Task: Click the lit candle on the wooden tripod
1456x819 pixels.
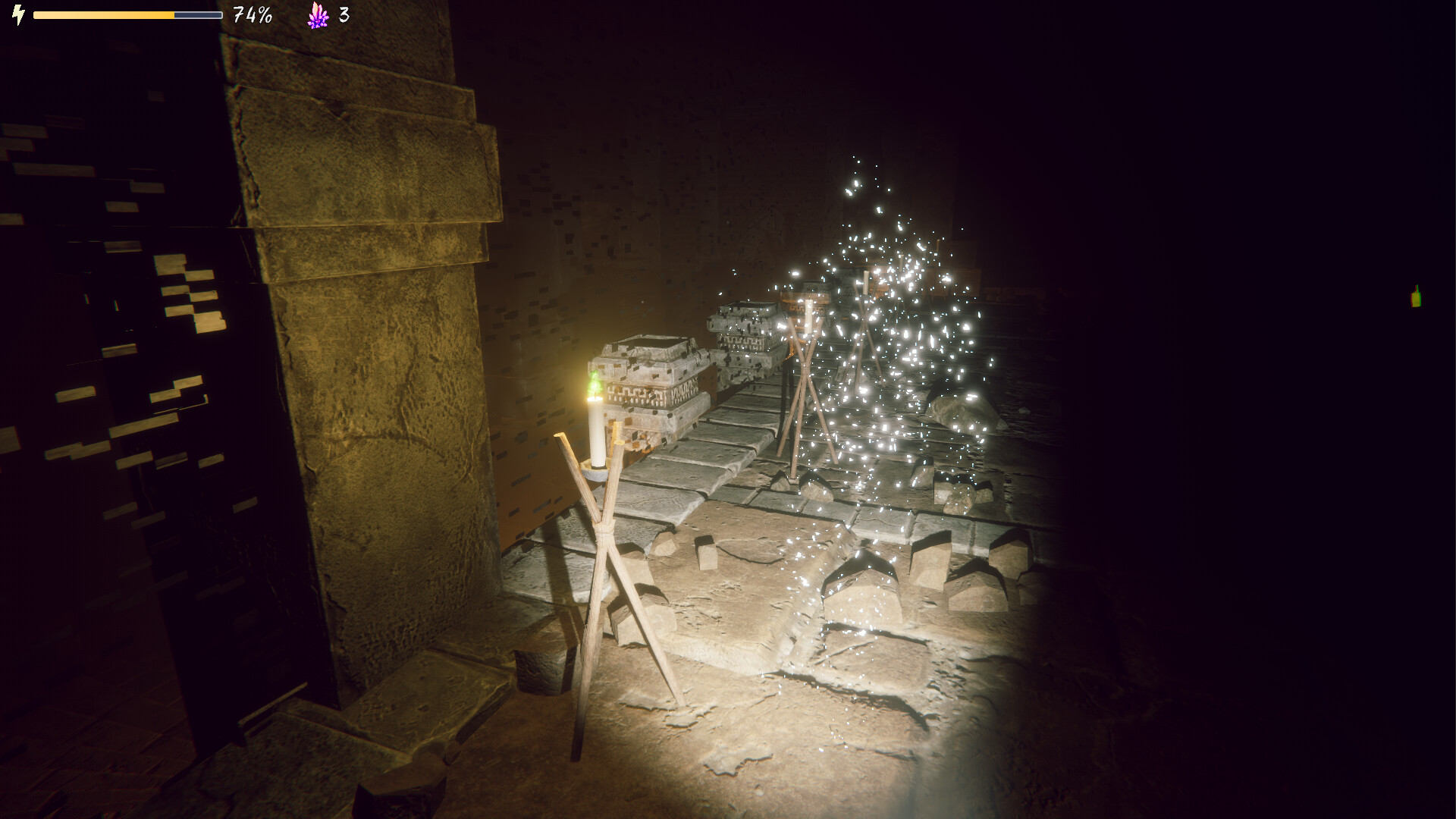Action: tap(595, 432)
